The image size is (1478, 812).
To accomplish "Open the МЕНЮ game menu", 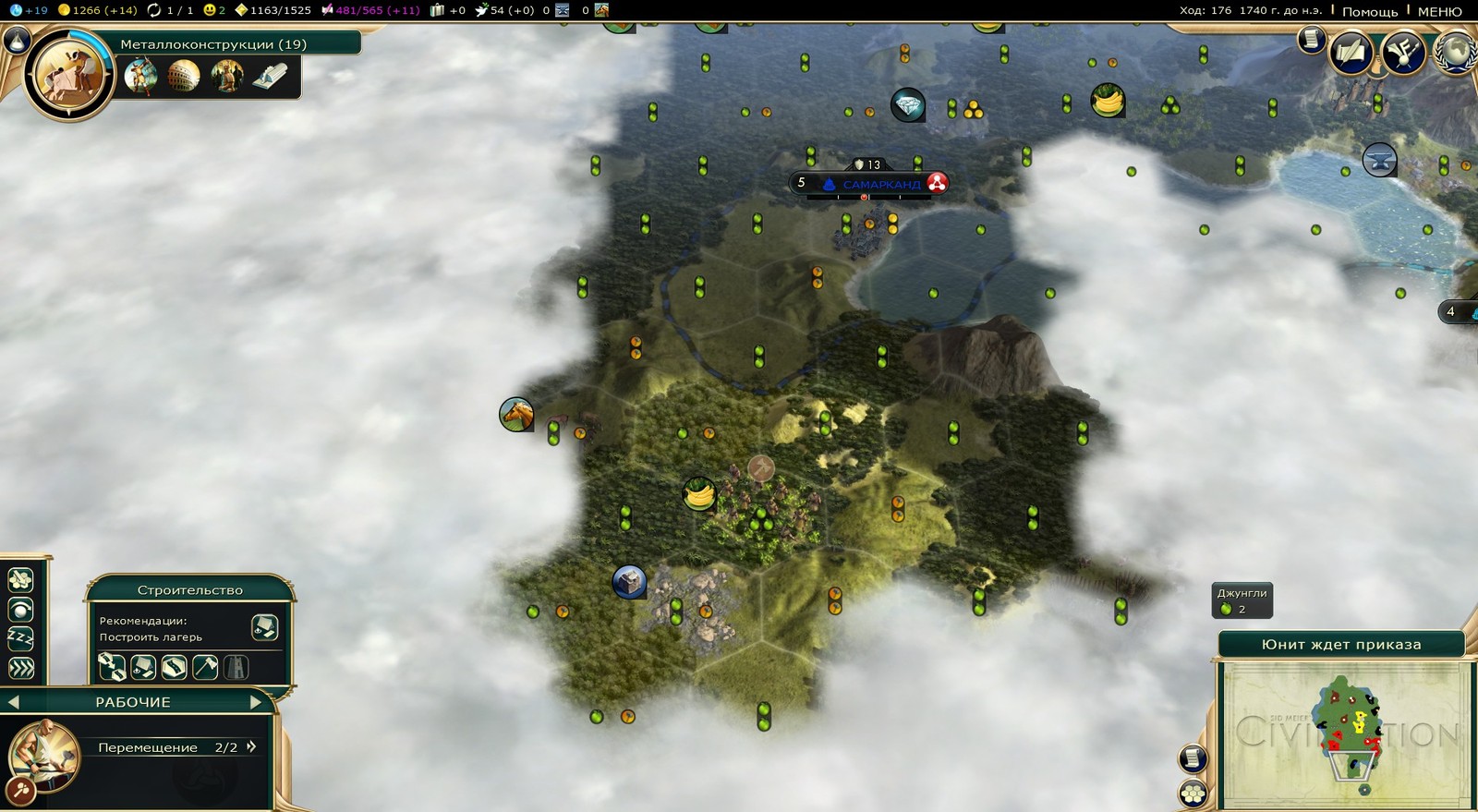I will [1439, 11].
